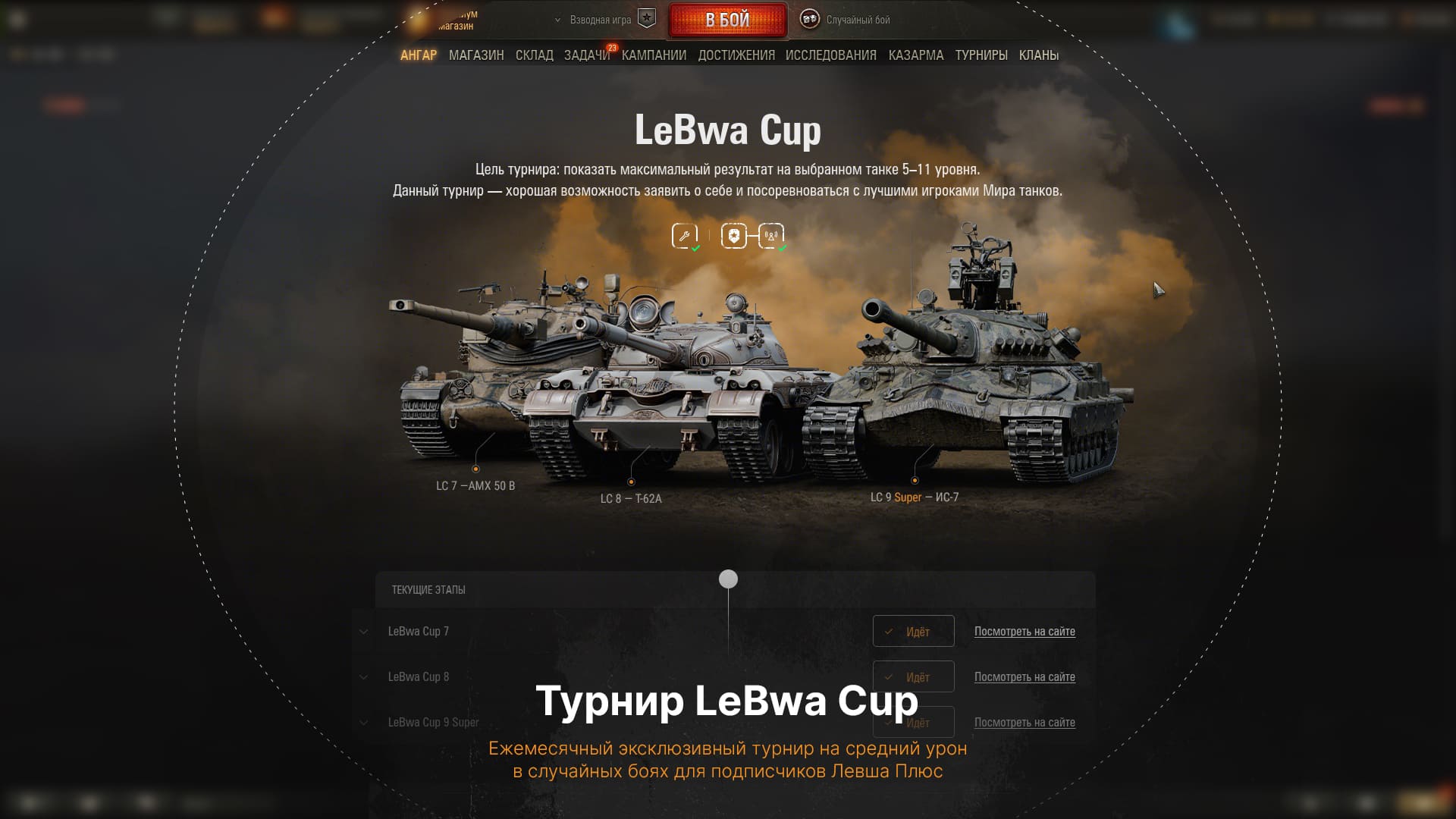Expand the LeBwa Cup 7 row

pyautogui.click(x=364, y=632)
